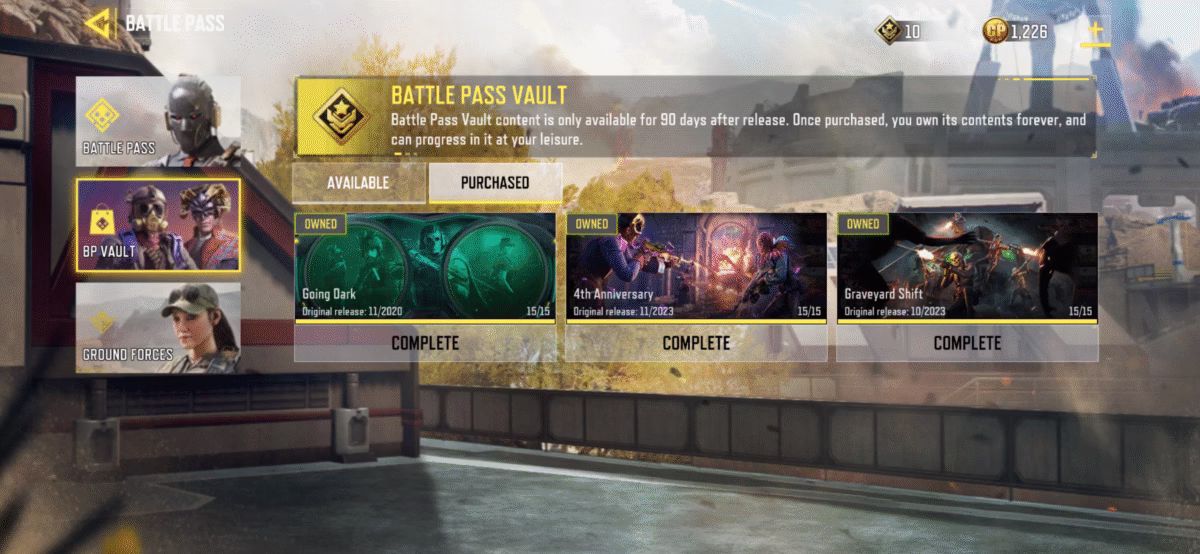Click Complete button under Going Dark
Screen dimensions: 1200x554
[x=425, y=343]
